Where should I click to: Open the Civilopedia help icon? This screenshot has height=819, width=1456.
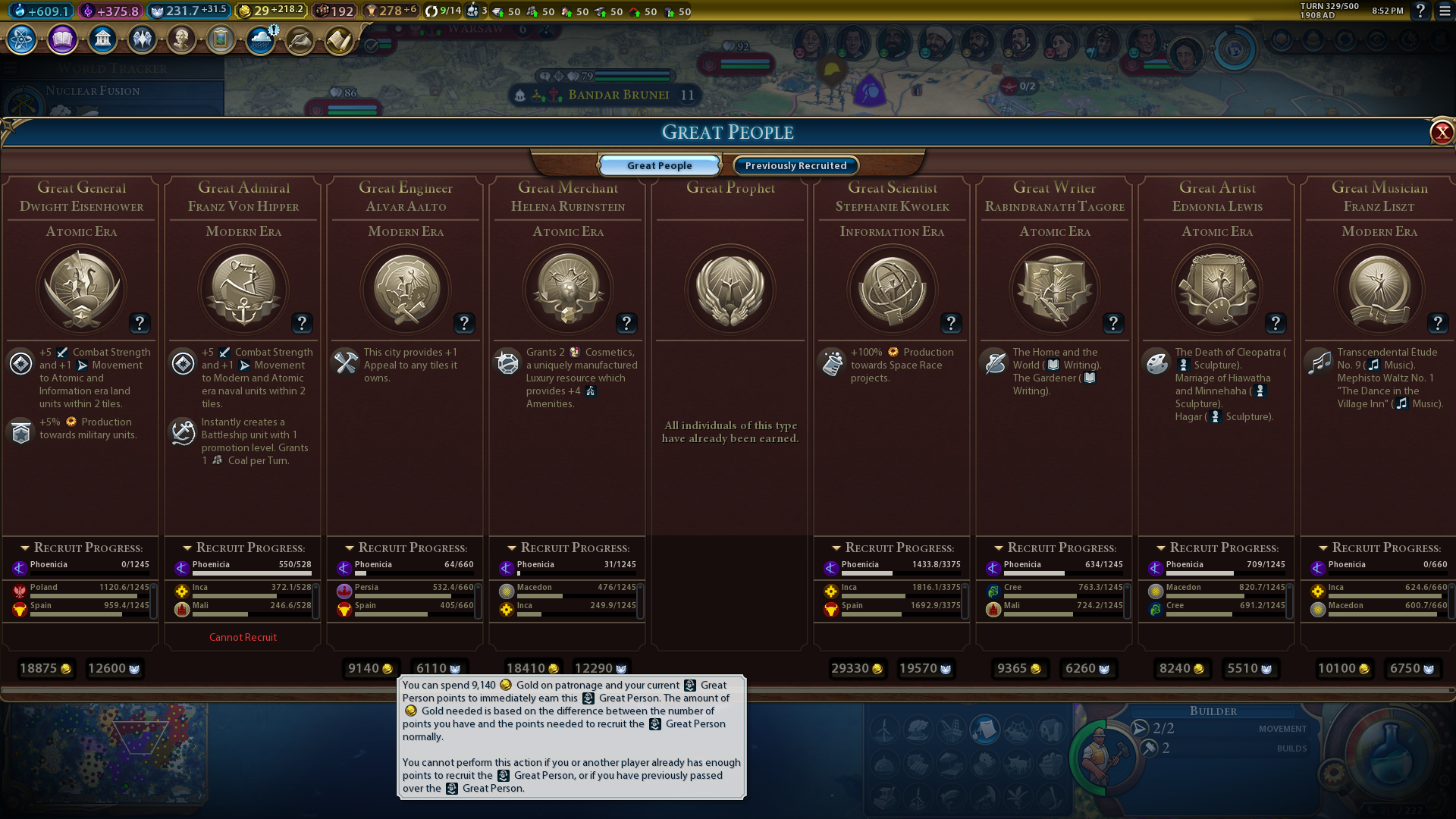[x=1420, y=11]
